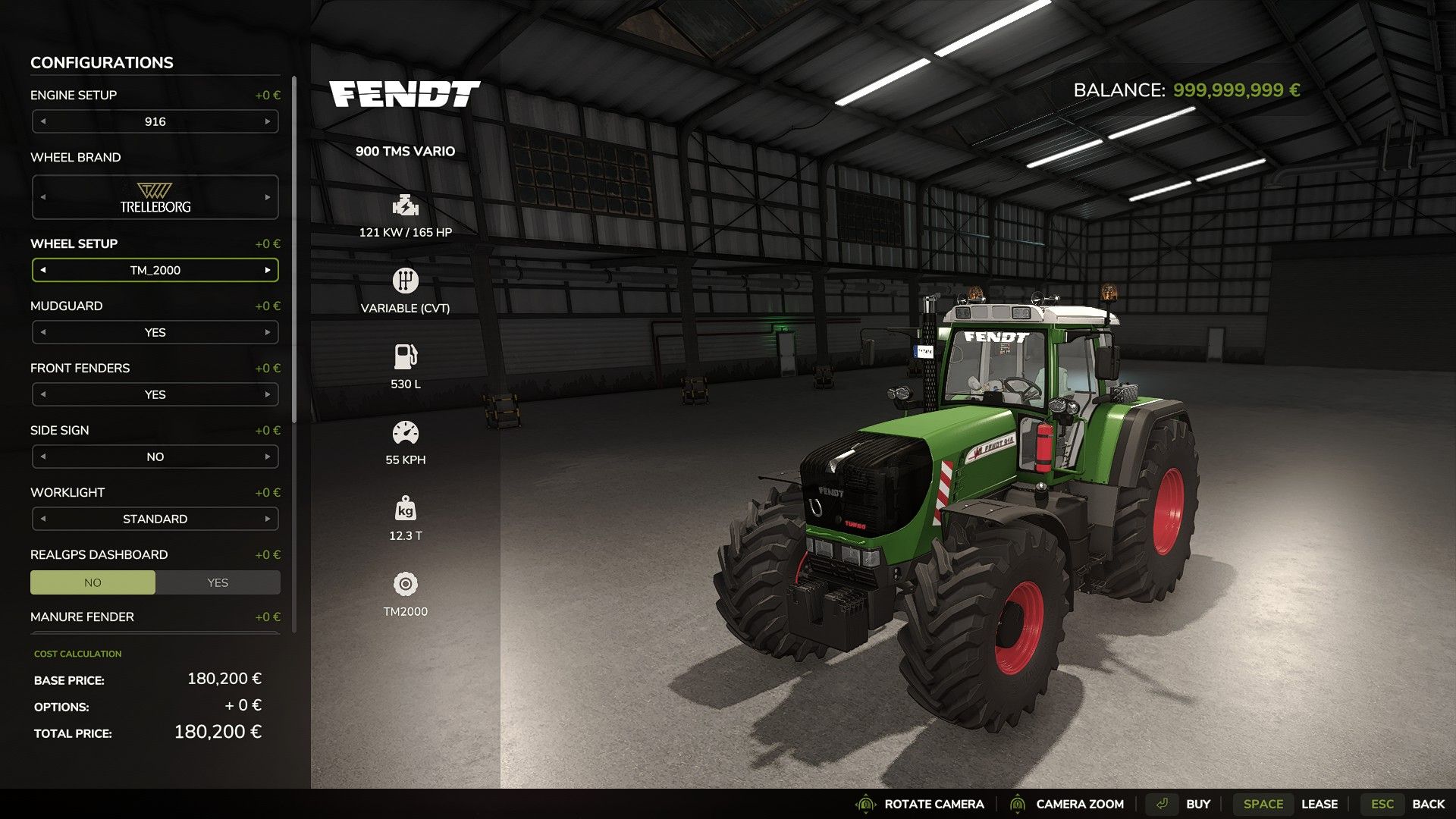The image size is (1456, 819).
Task: Go back one Wheel Setup option
Action: tap(43, 270)
